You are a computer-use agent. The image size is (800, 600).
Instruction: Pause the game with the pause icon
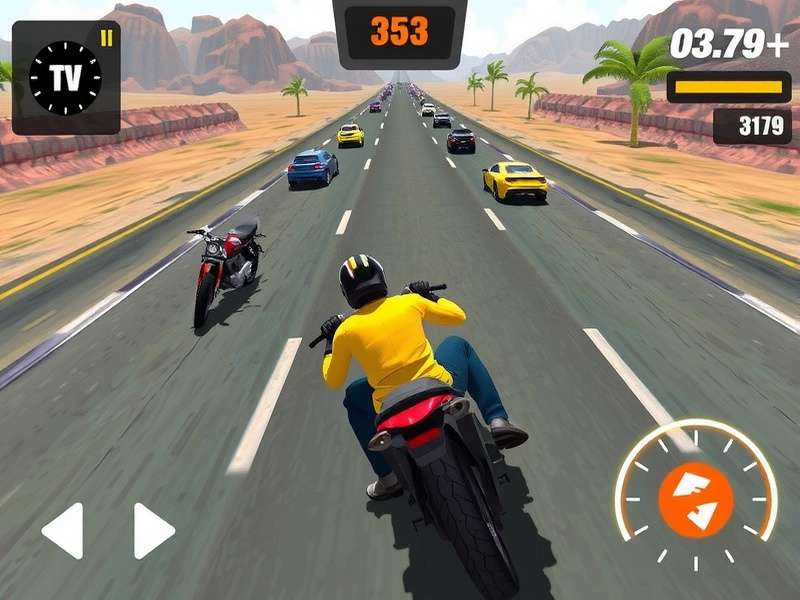(106, 38)
